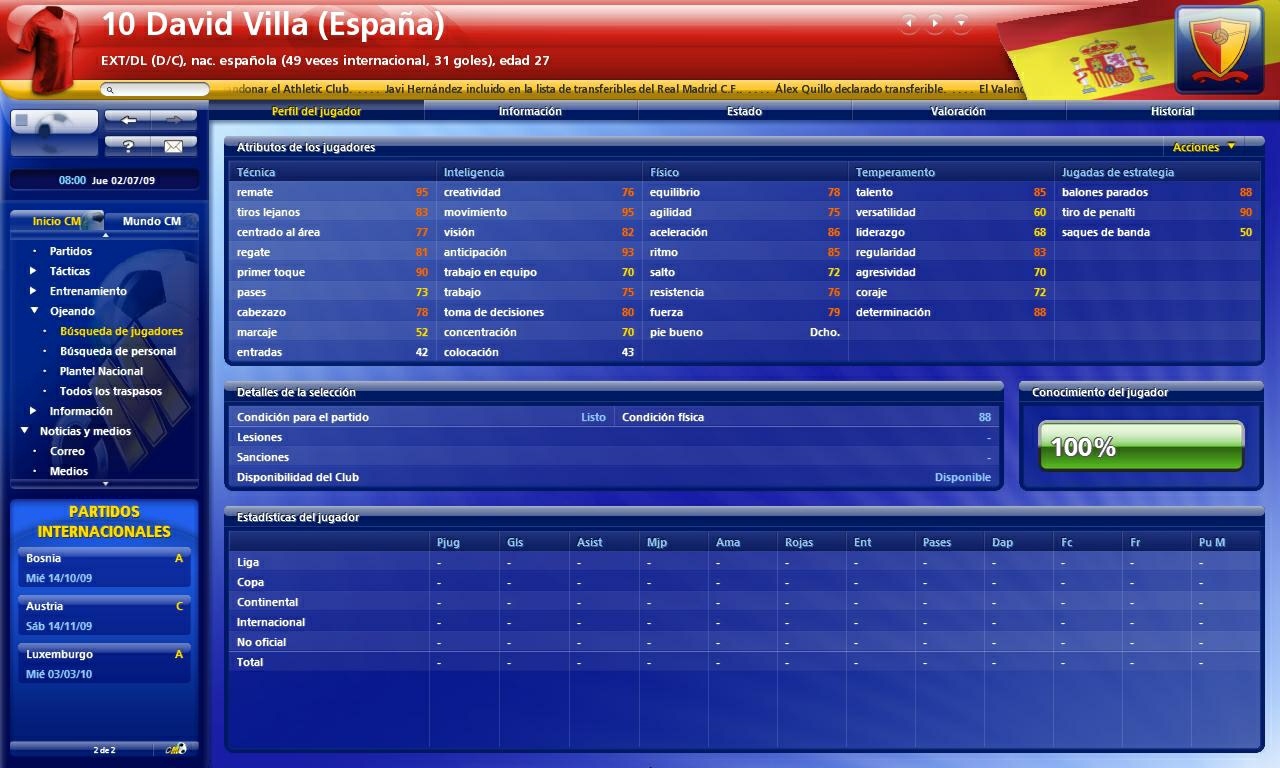Image resolution: width=1280 pixels, height=768 pixels.
Task: Switch to the Valoración tab
Action: click(956, 111)
